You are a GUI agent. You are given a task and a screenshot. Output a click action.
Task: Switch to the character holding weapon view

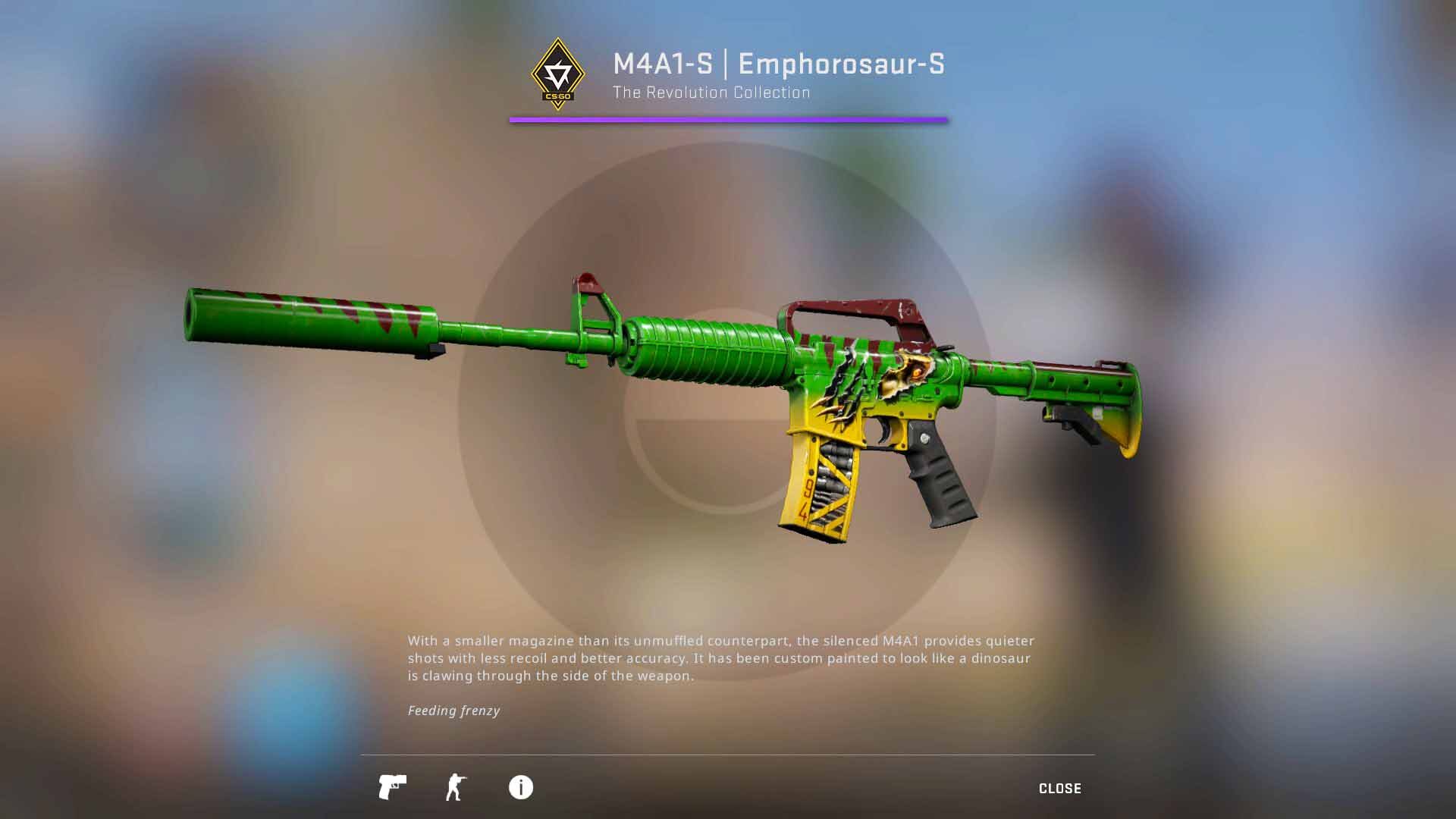click(456, 787)
